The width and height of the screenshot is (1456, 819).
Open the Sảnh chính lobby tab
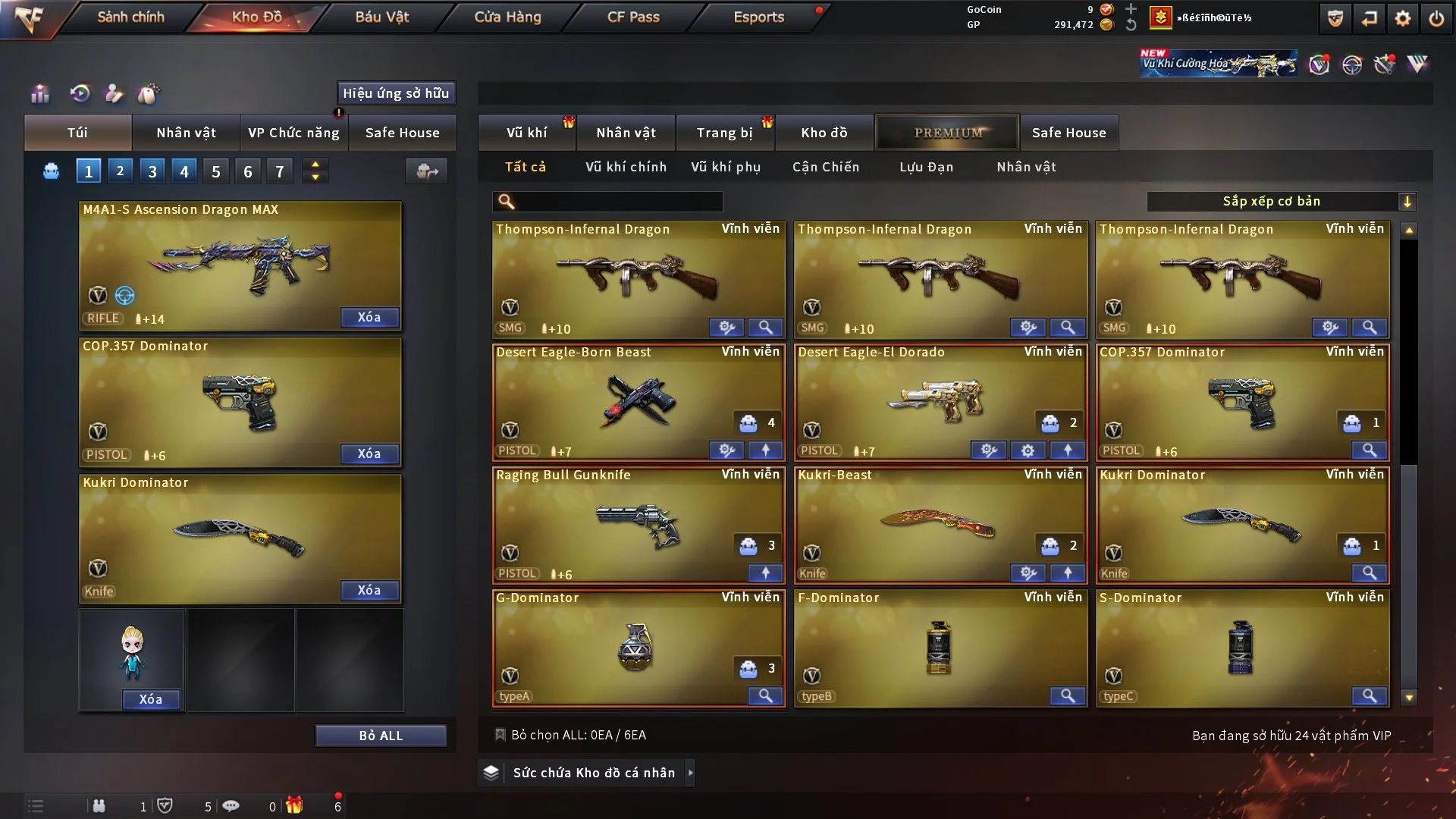tap(130, 17)
